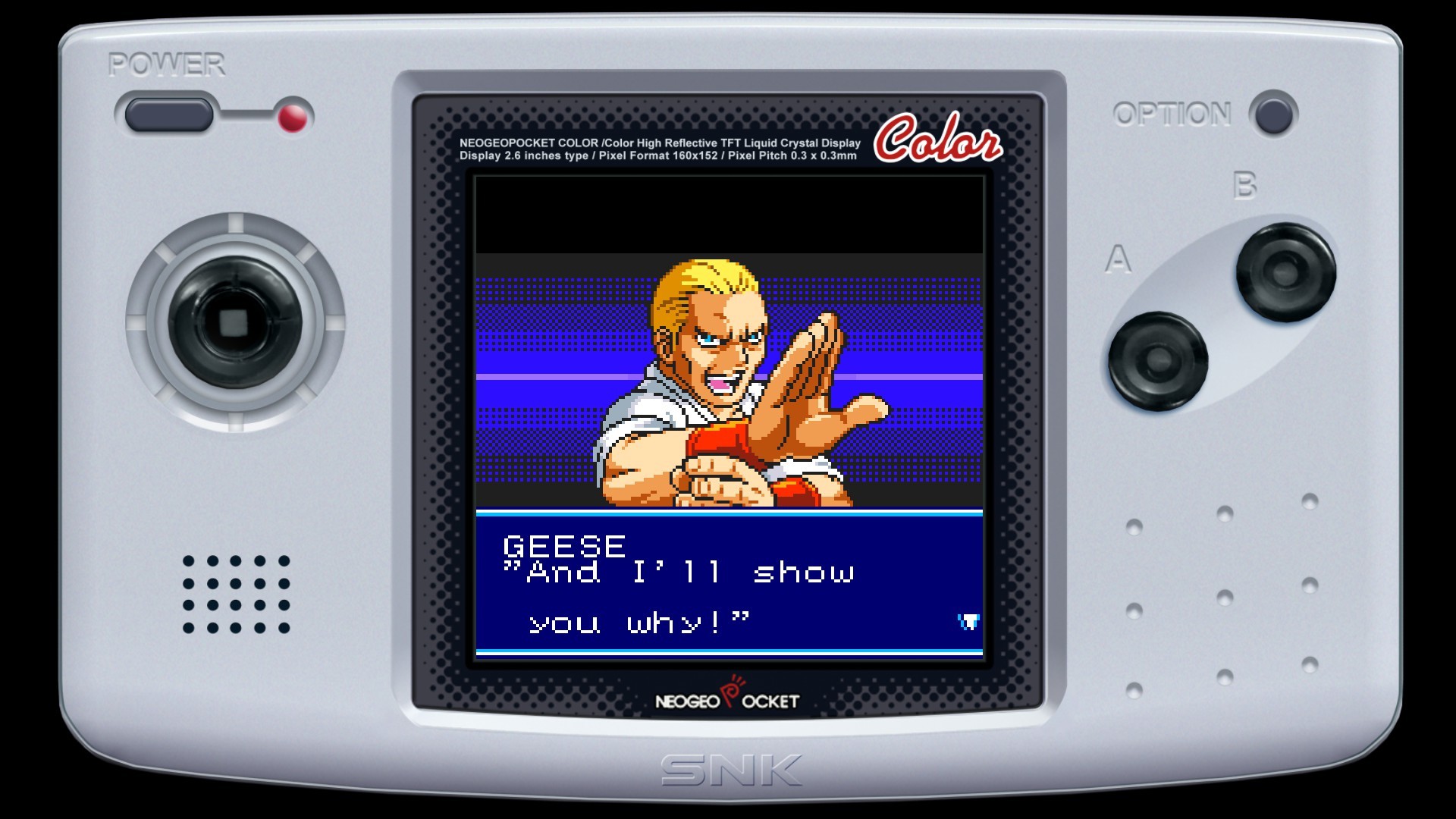The image size is (1456, 819).
Task: Click the red power indicator LED
Action: click(292, 119)
